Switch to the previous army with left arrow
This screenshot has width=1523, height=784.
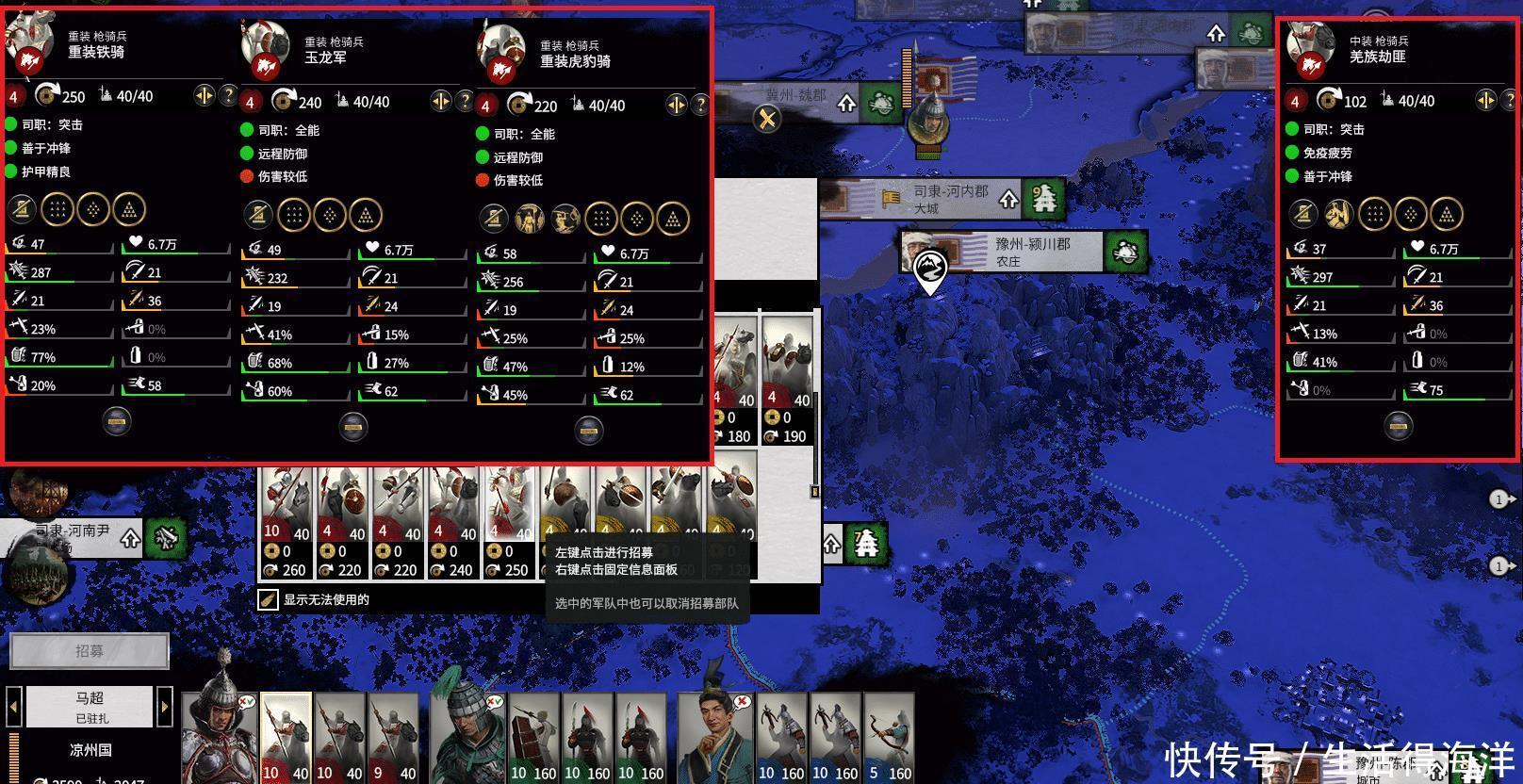[14, 706]
